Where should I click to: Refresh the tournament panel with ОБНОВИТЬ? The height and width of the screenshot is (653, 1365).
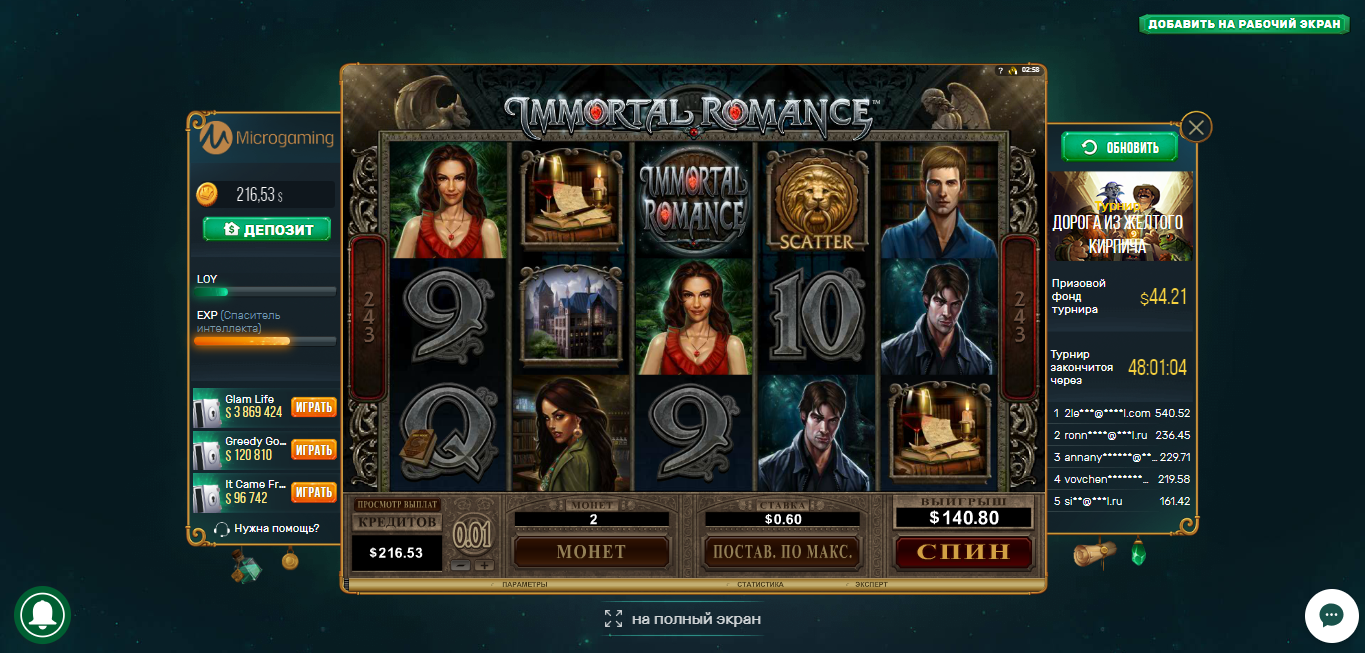[1119, 148]
